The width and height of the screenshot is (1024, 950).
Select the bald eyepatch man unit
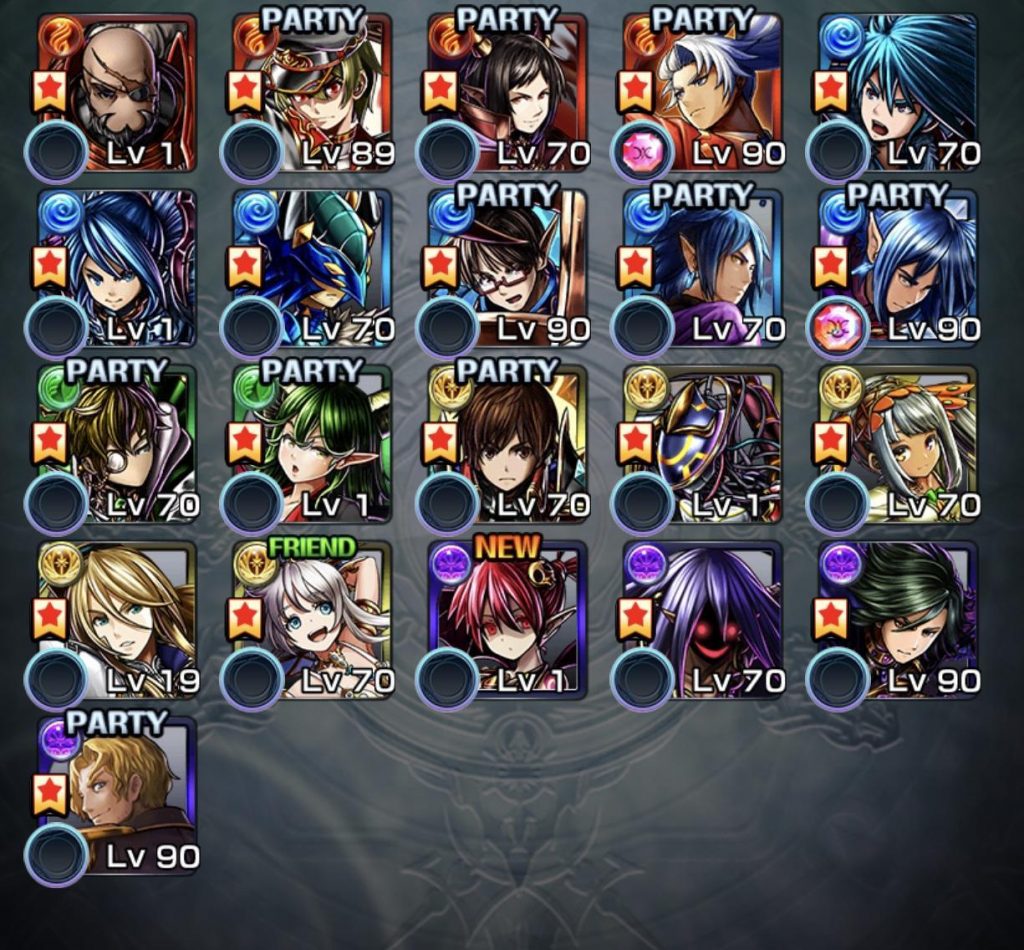click(x=117, y=92)
